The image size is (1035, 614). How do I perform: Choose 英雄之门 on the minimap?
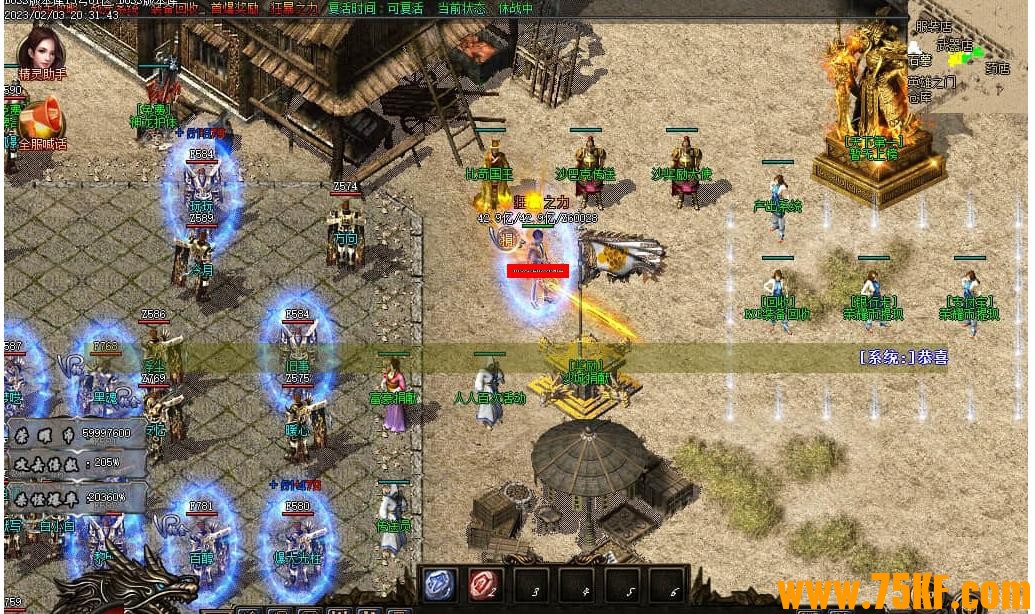tap(931, 82)
